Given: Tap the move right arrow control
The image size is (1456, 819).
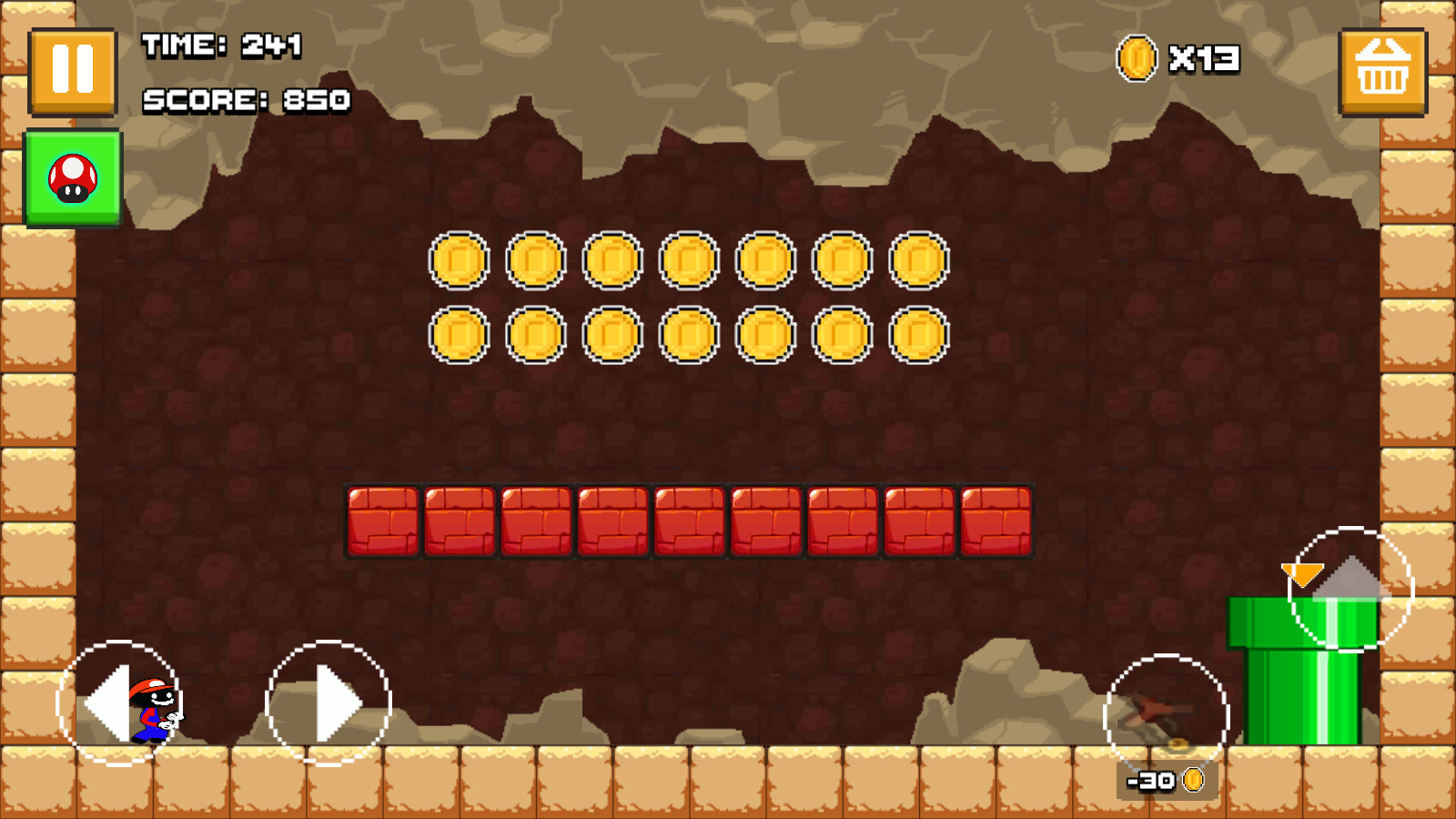Looking at the screenshot, I should coord(329,703).
